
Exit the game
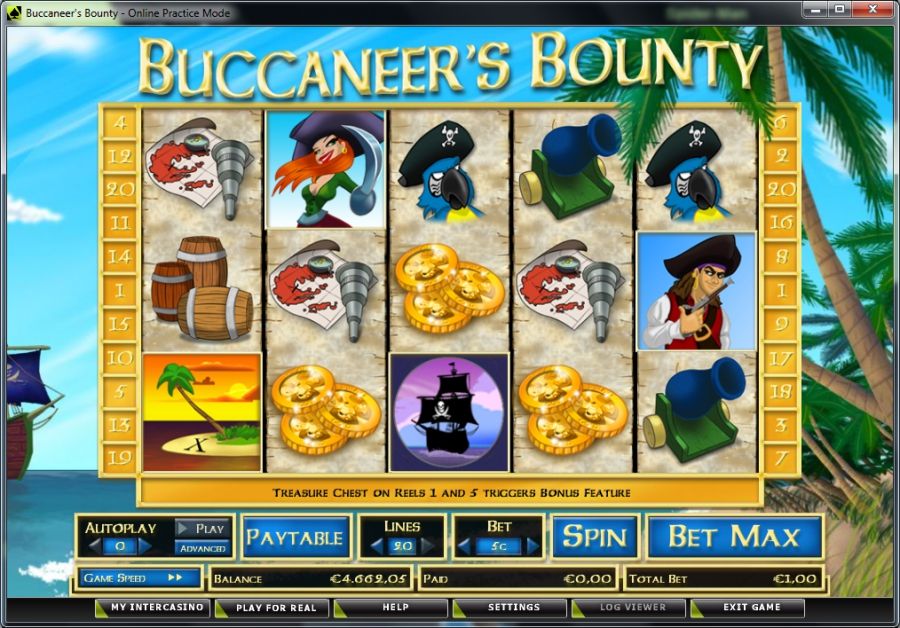tap(751, 607)
